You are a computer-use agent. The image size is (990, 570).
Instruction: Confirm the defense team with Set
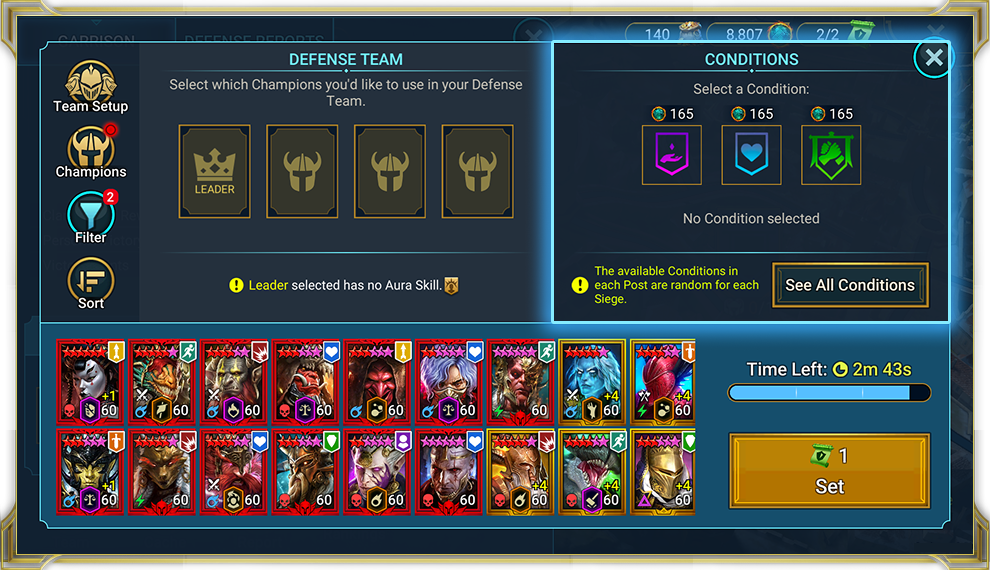tap(829, 473)
